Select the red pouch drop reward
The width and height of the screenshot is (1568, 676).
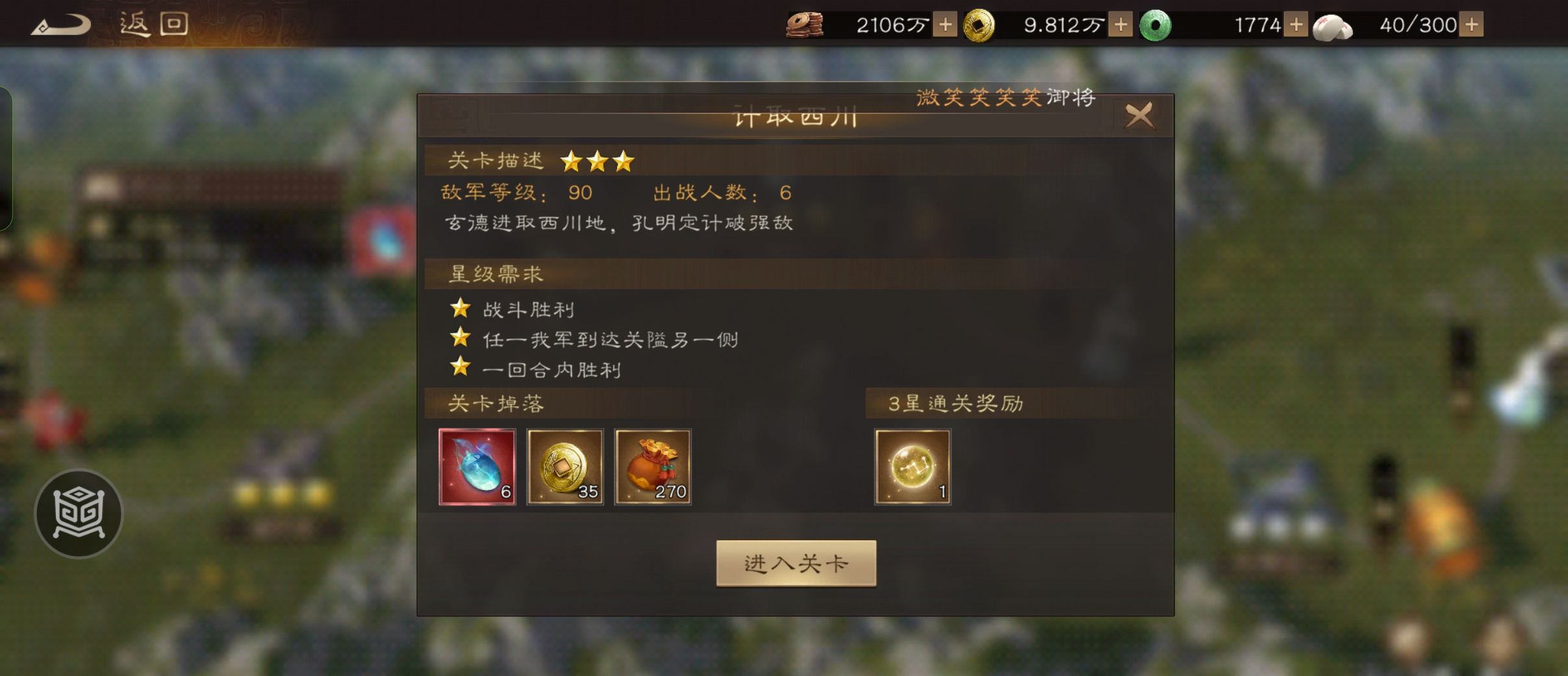click(653, 466)
